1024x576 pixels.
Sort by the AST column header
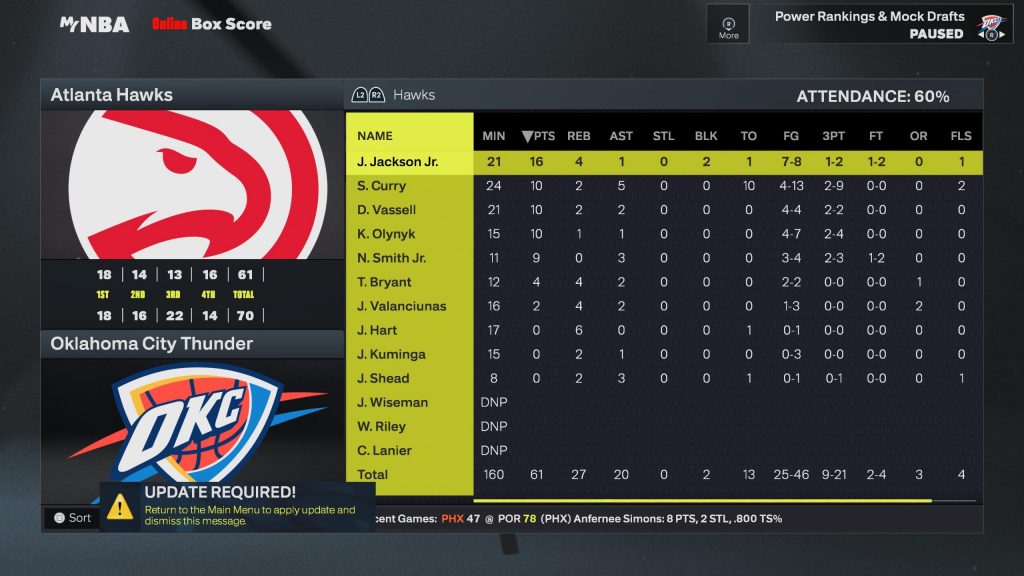pyautogui.click(x=621, y=136)
